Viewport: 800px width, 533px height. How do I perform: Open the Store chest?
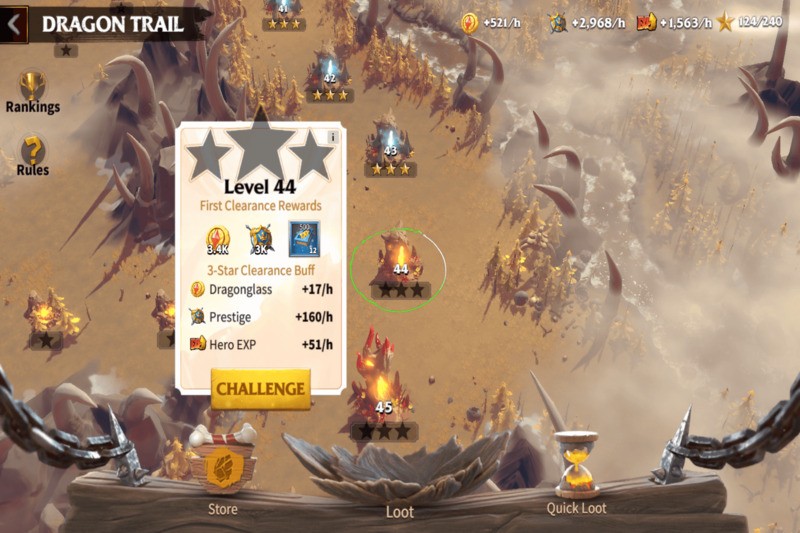pyautogui.click(x=222, y=465)
